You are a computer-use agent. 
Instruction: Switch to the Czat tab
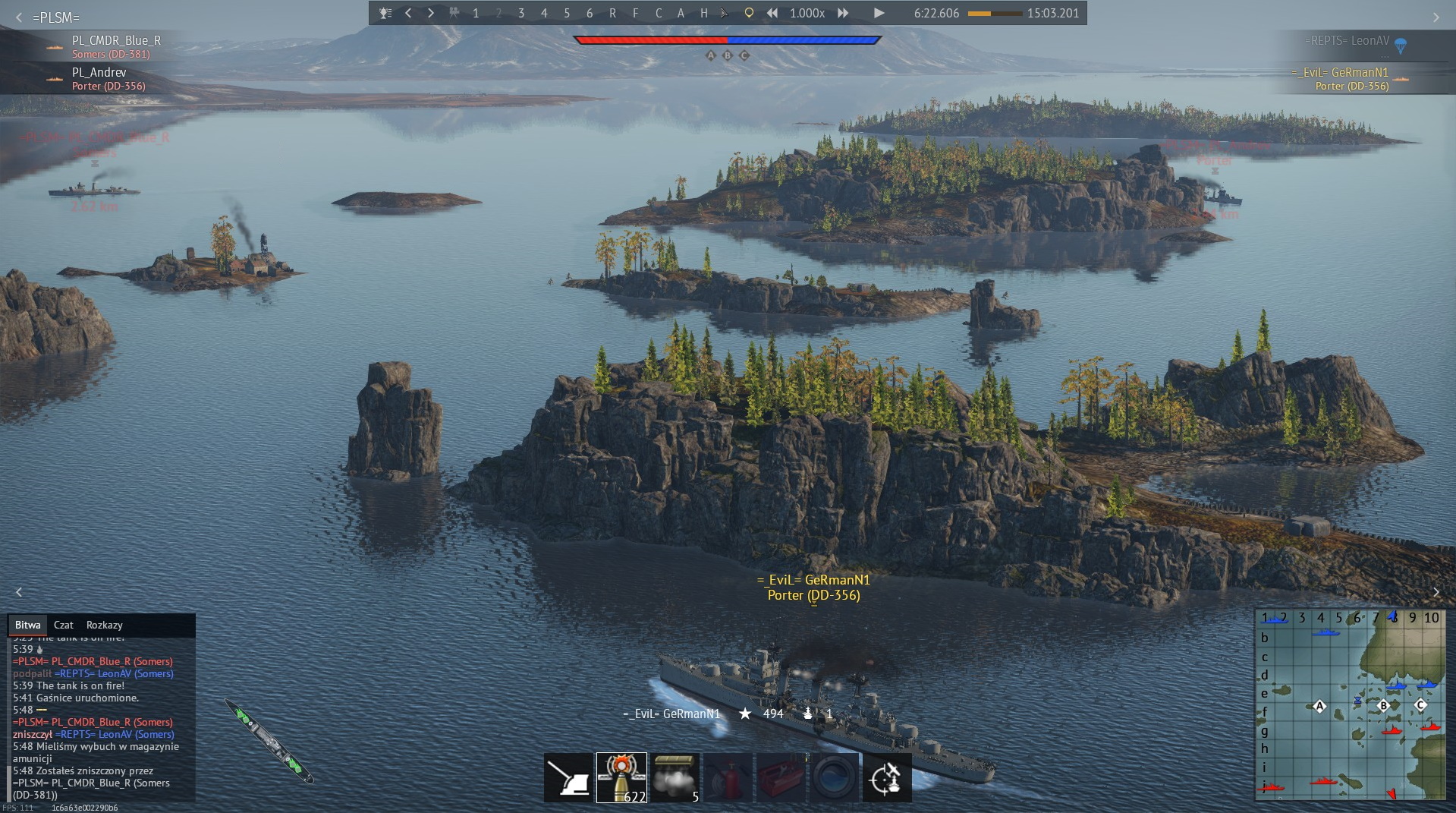[64, 625]
